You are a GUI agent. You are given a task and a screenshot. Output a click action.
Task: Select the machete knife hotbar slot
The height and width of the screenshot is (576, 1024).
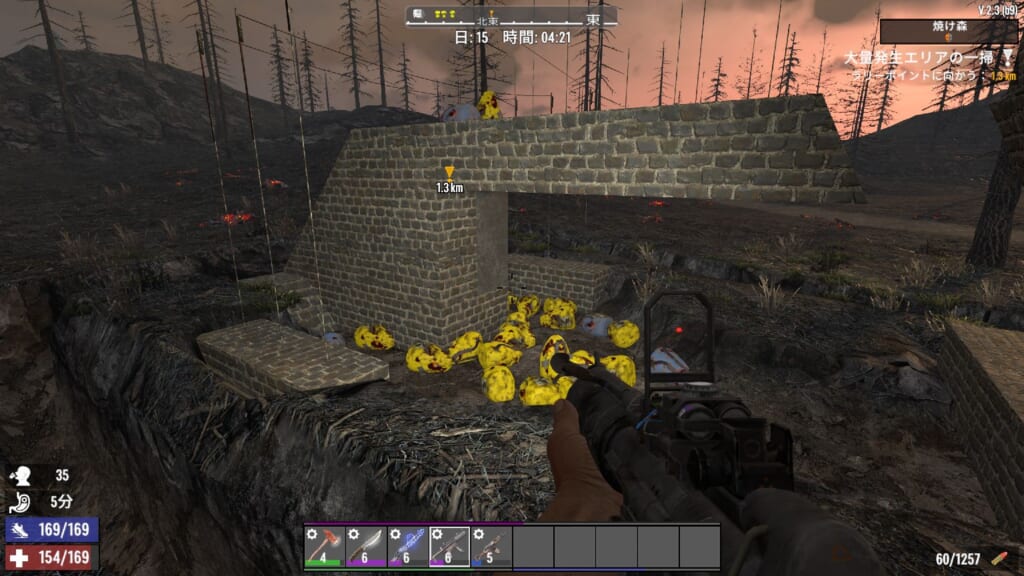pos(366,546)
